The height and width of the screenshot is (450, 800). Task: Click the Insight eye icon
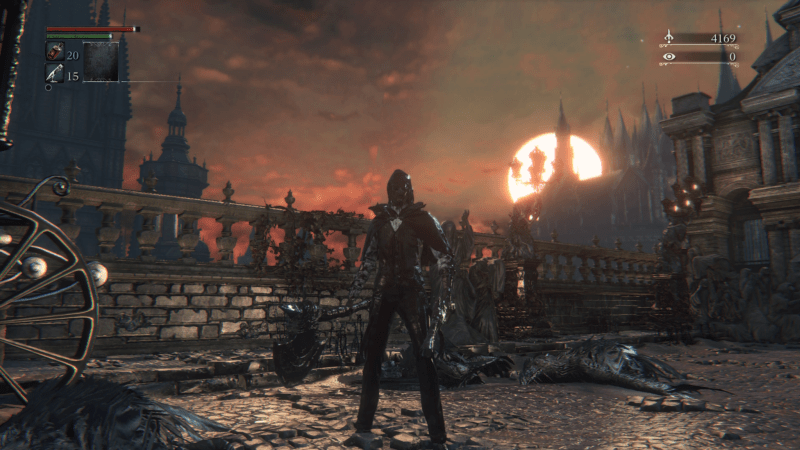669,57
